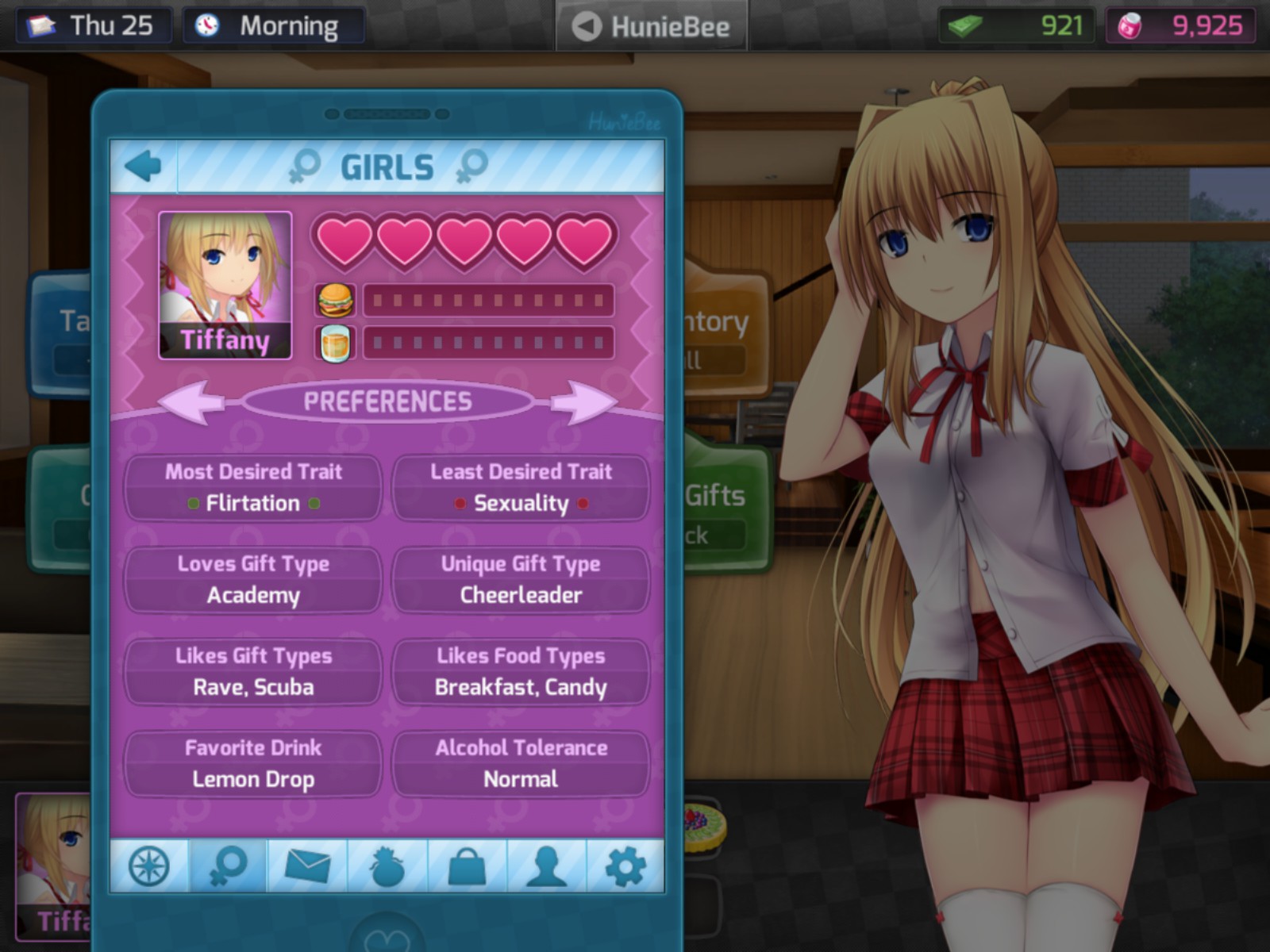The width and height of the screenshot is (1270, 952).
Task: Open the silhouette profile tab
Action: [546, 866]
